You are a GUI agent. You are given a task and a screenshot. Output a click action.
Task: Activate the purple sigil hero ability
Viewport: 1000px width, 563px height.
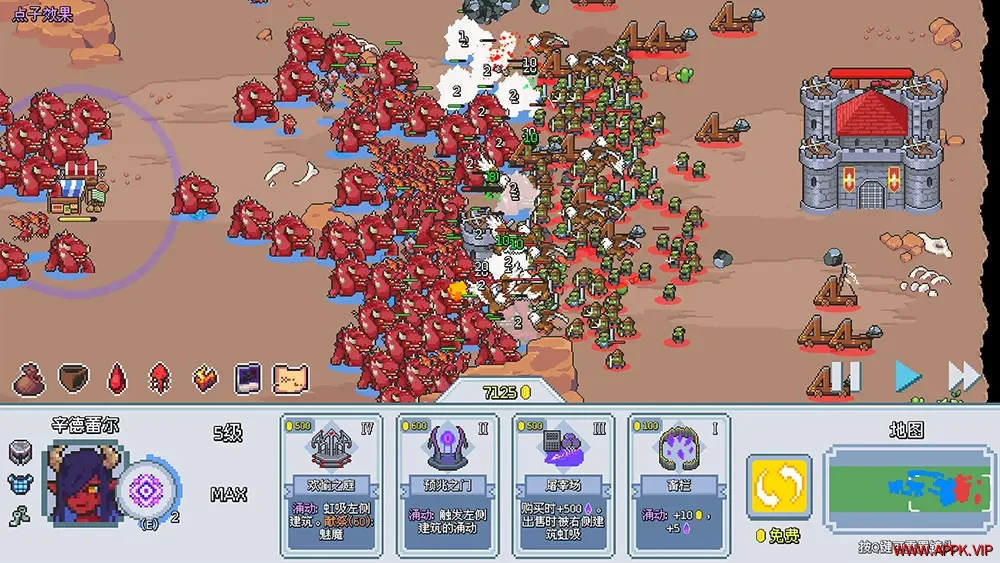pyautogui.click(x=147, y=491)
